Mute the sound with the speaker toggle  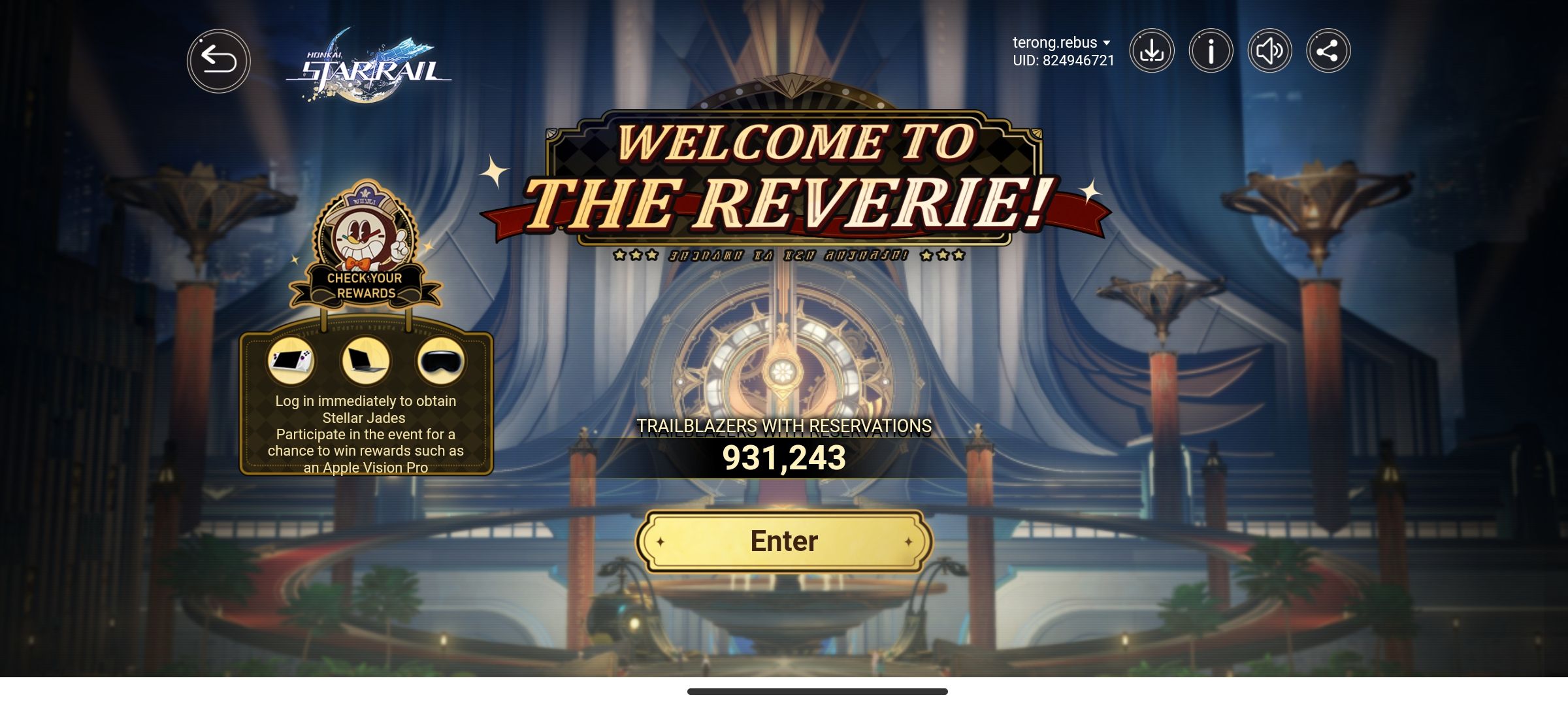[x=1267, y=50]
